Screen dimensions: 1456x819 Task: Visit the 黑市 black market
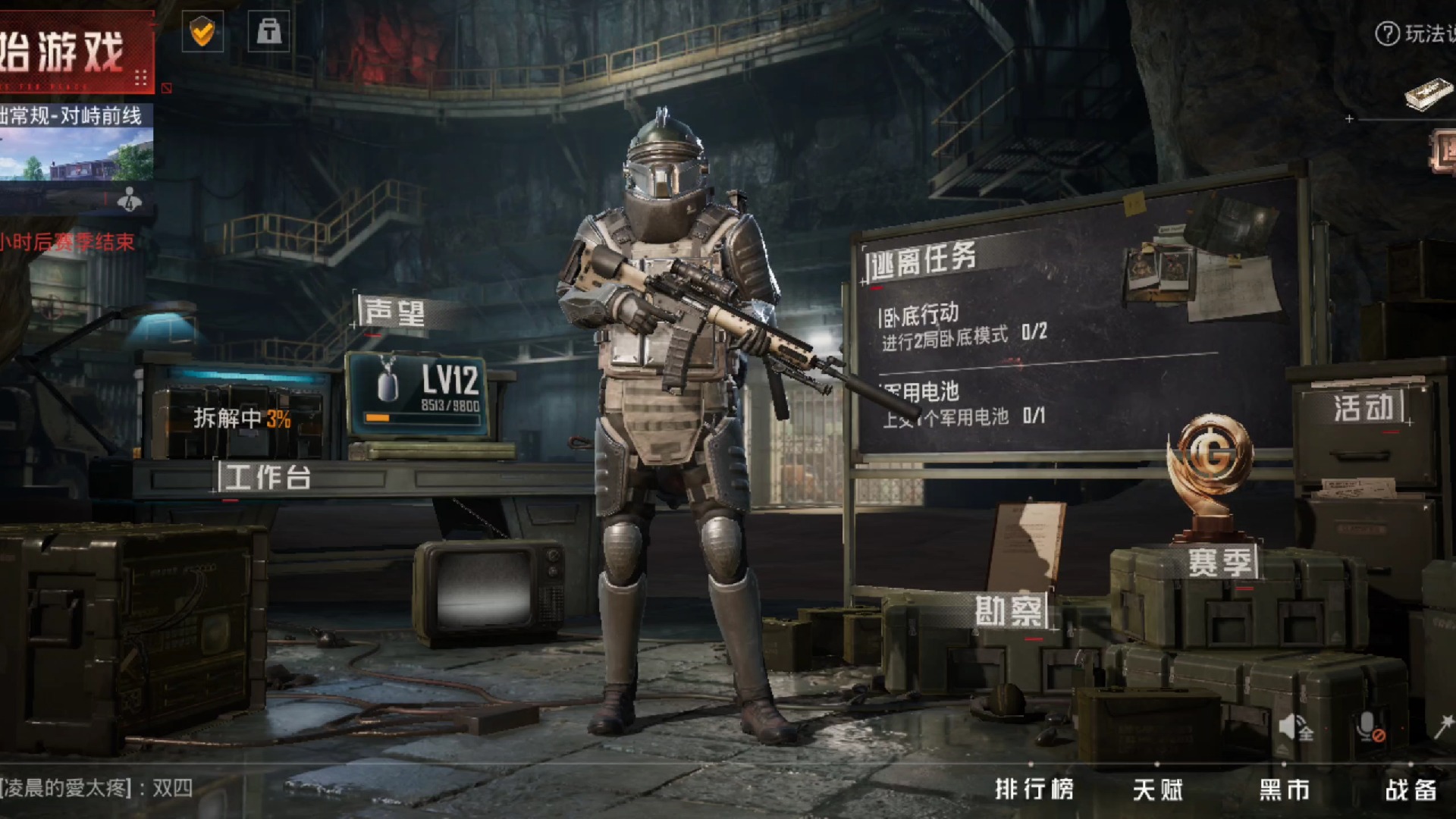(1285, 789)
